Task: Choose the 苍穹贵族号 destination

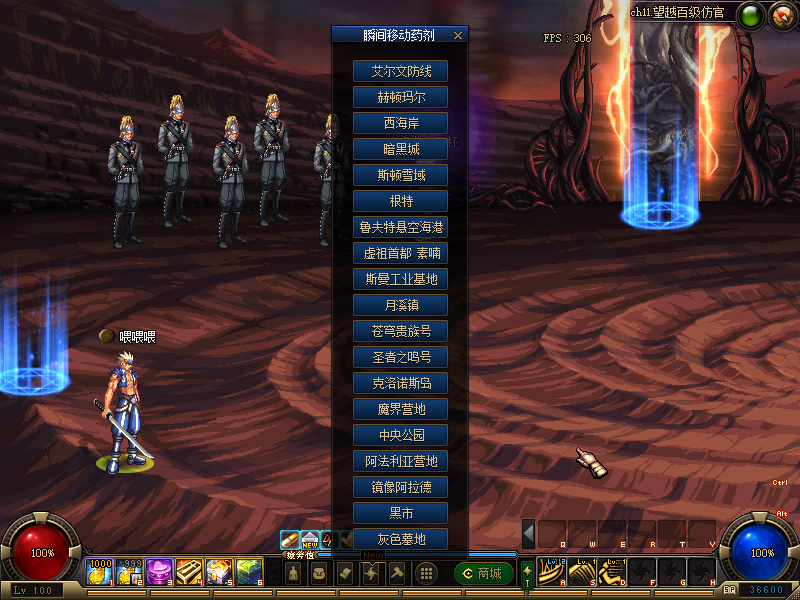Action: pos(400,331)
